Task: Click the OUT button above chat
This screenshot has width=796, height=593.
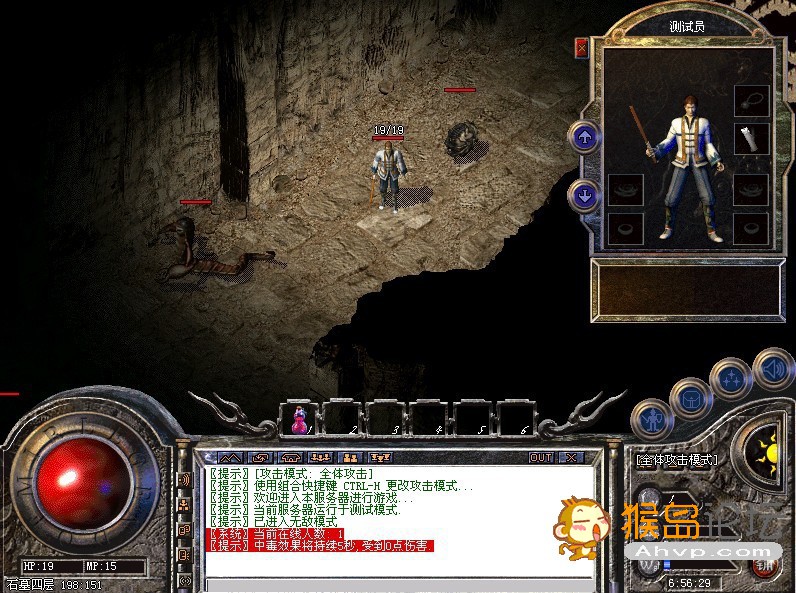Action: [540, 457]
